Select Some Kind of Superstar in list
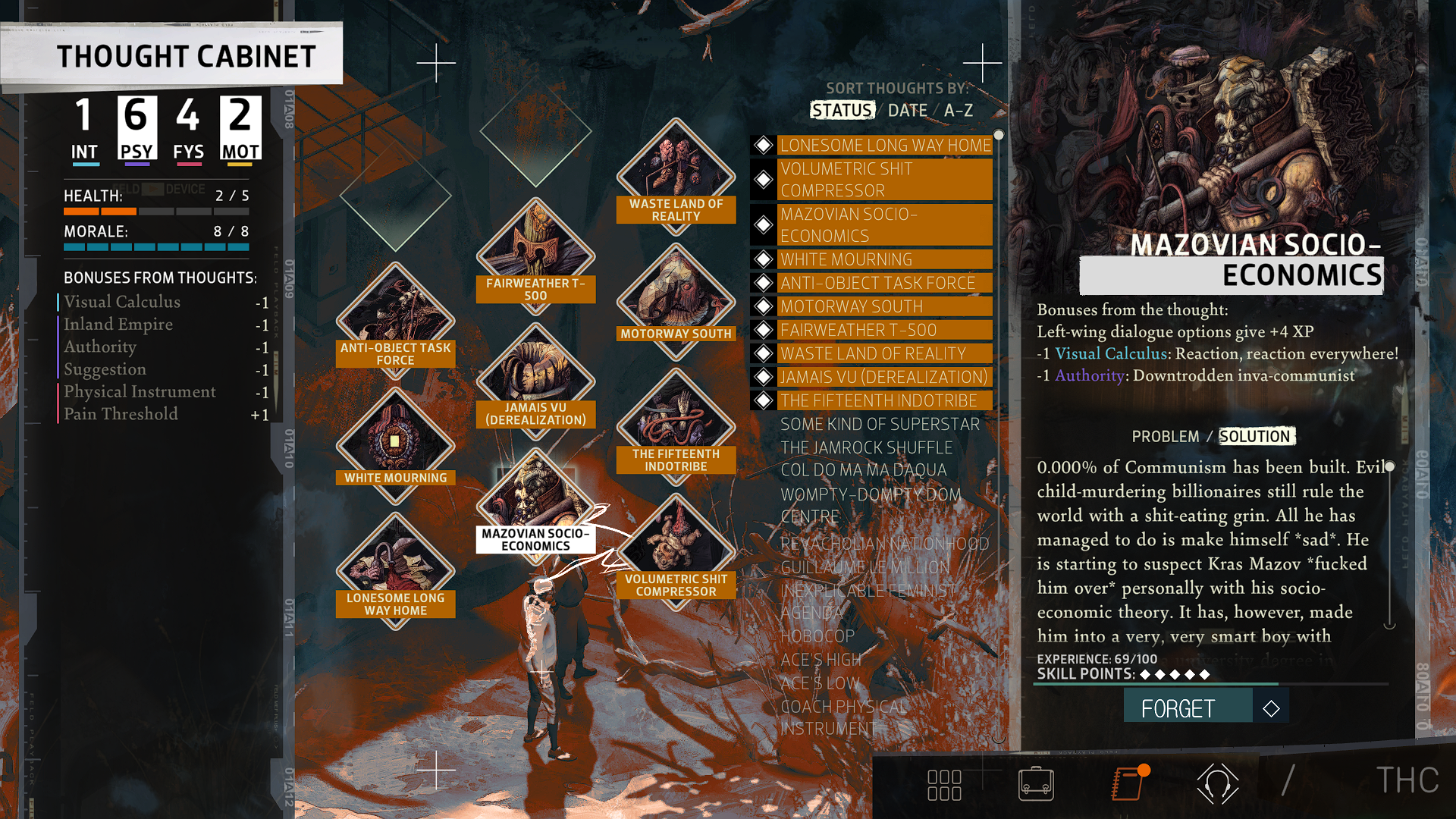 [x=880, y=424]
